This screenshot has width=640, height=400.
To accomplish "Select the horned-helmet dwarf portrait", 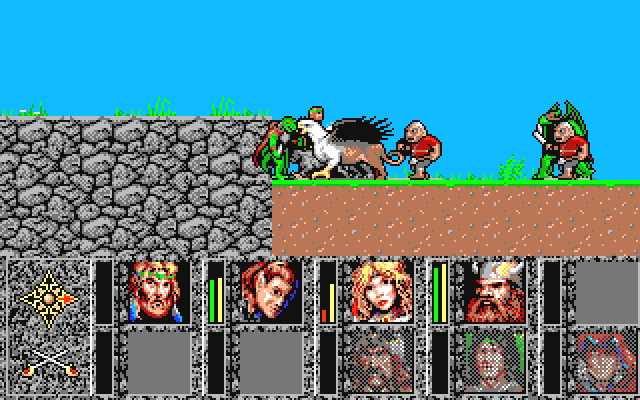I will (494, 292).
